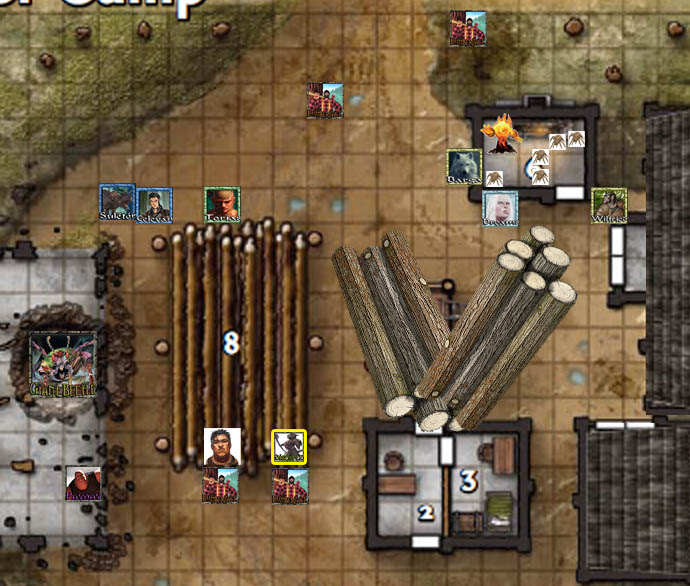
Task: Choose the Wilfric token beside the building
Action: (609, 205)
